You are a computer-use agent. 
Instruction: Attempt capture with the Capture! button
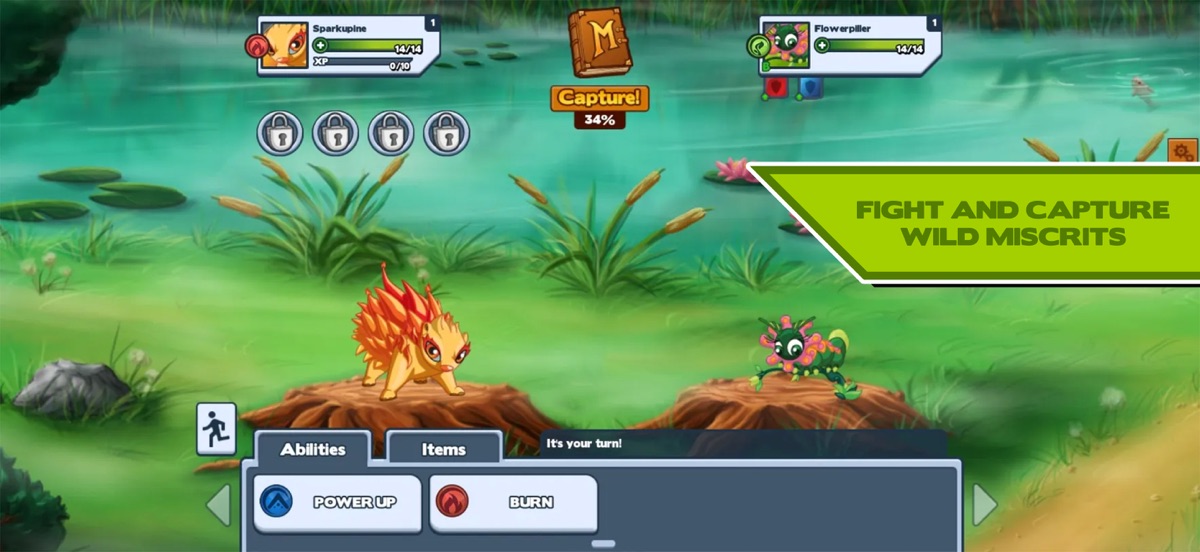tap(599, 98)
